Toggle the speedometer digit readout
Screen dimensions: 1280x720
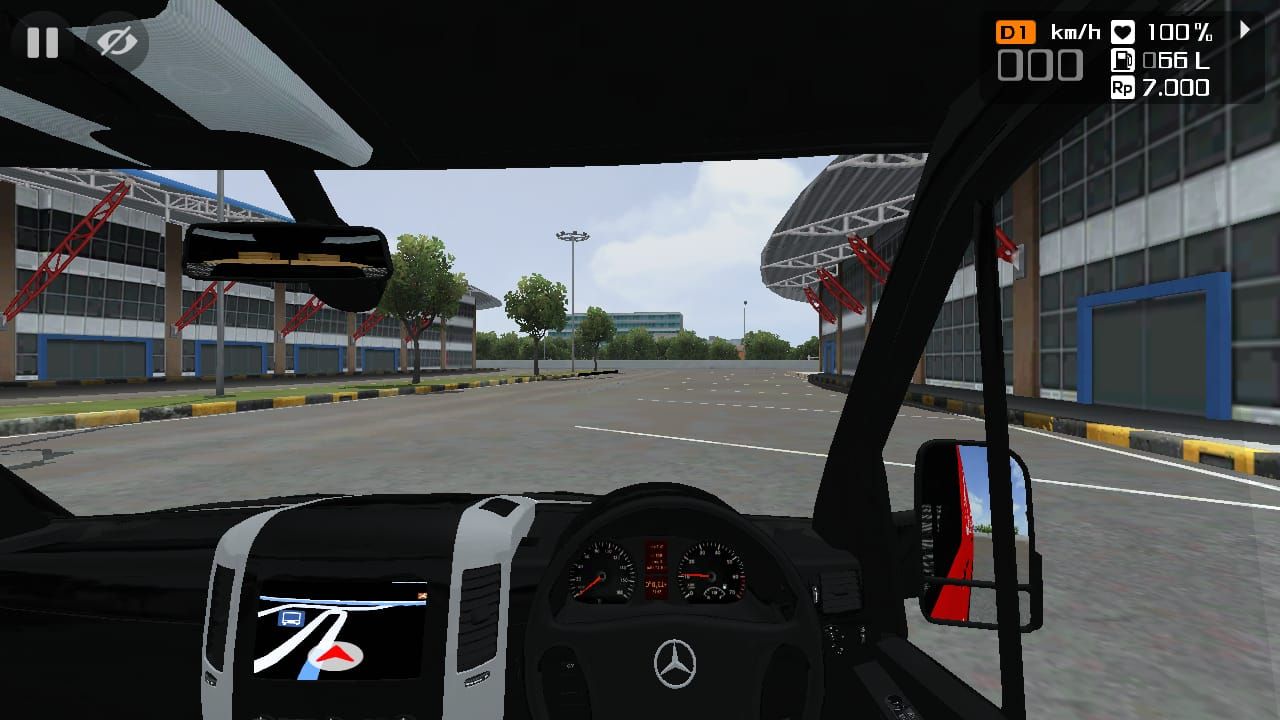(1040, 64)
